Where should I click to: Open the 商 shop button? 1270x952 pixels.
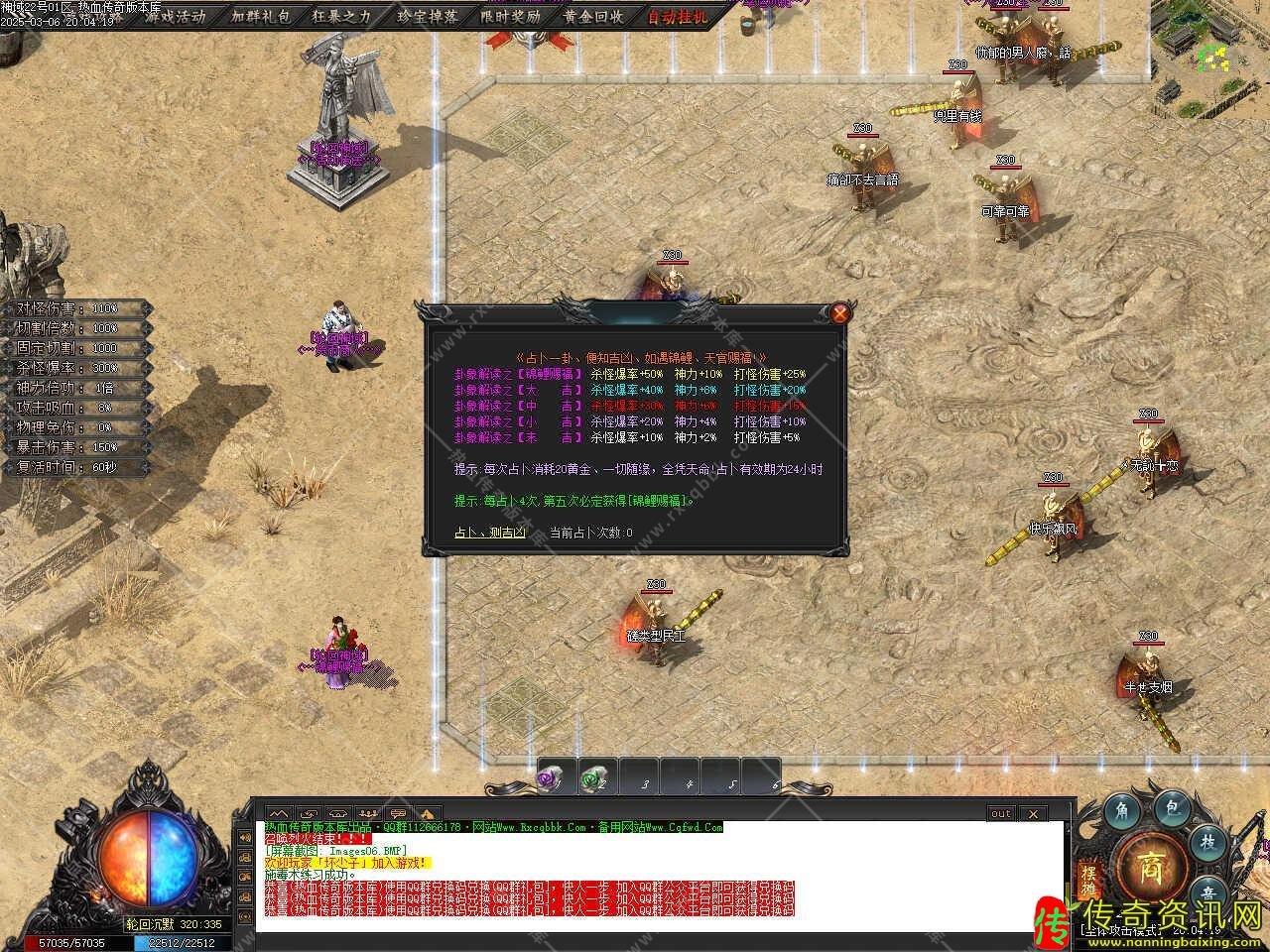(x=1151, y=861)
